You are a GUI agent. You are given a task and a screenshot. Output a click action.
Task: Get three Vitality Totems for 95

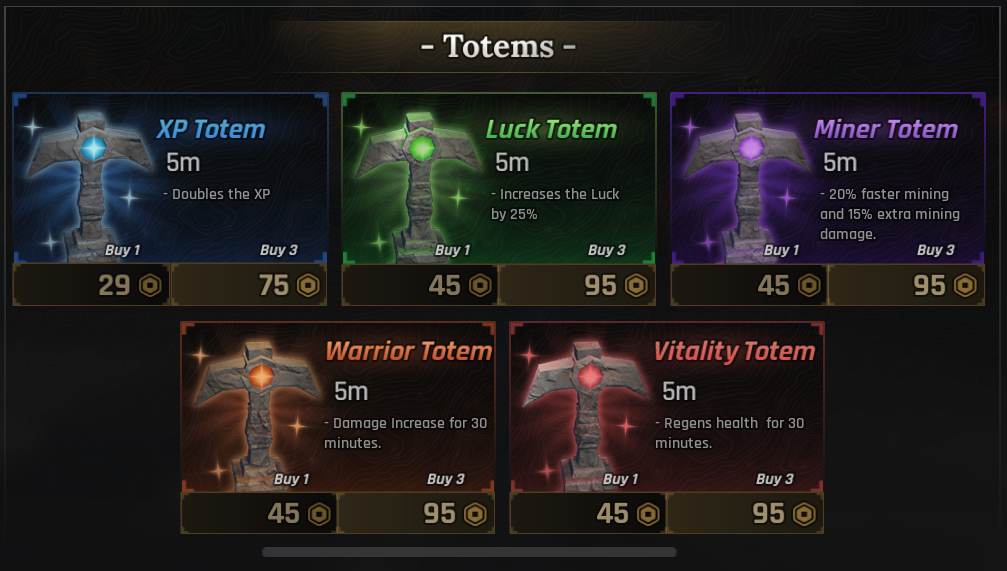point(745,514)
